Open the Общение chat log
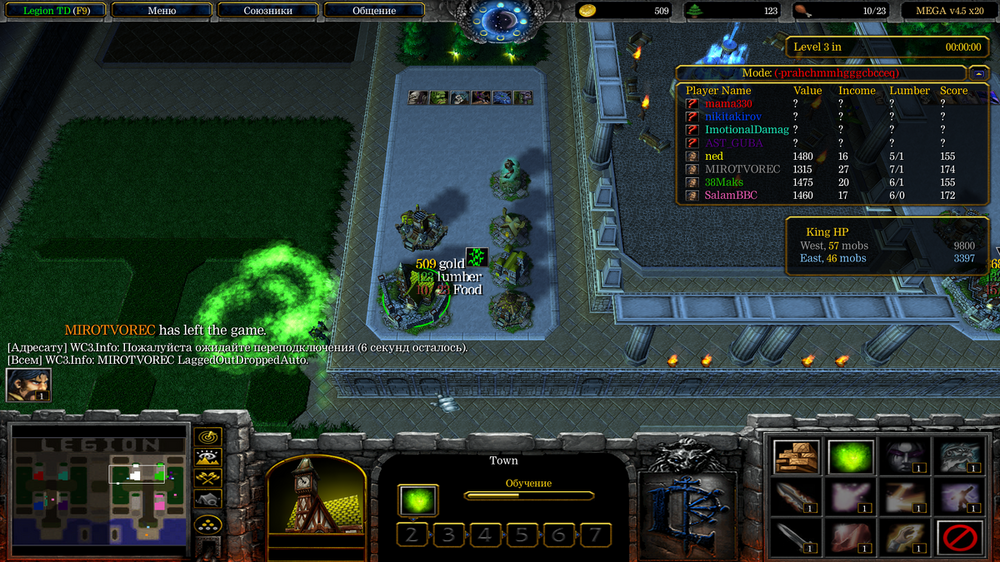 click(373, 11)
